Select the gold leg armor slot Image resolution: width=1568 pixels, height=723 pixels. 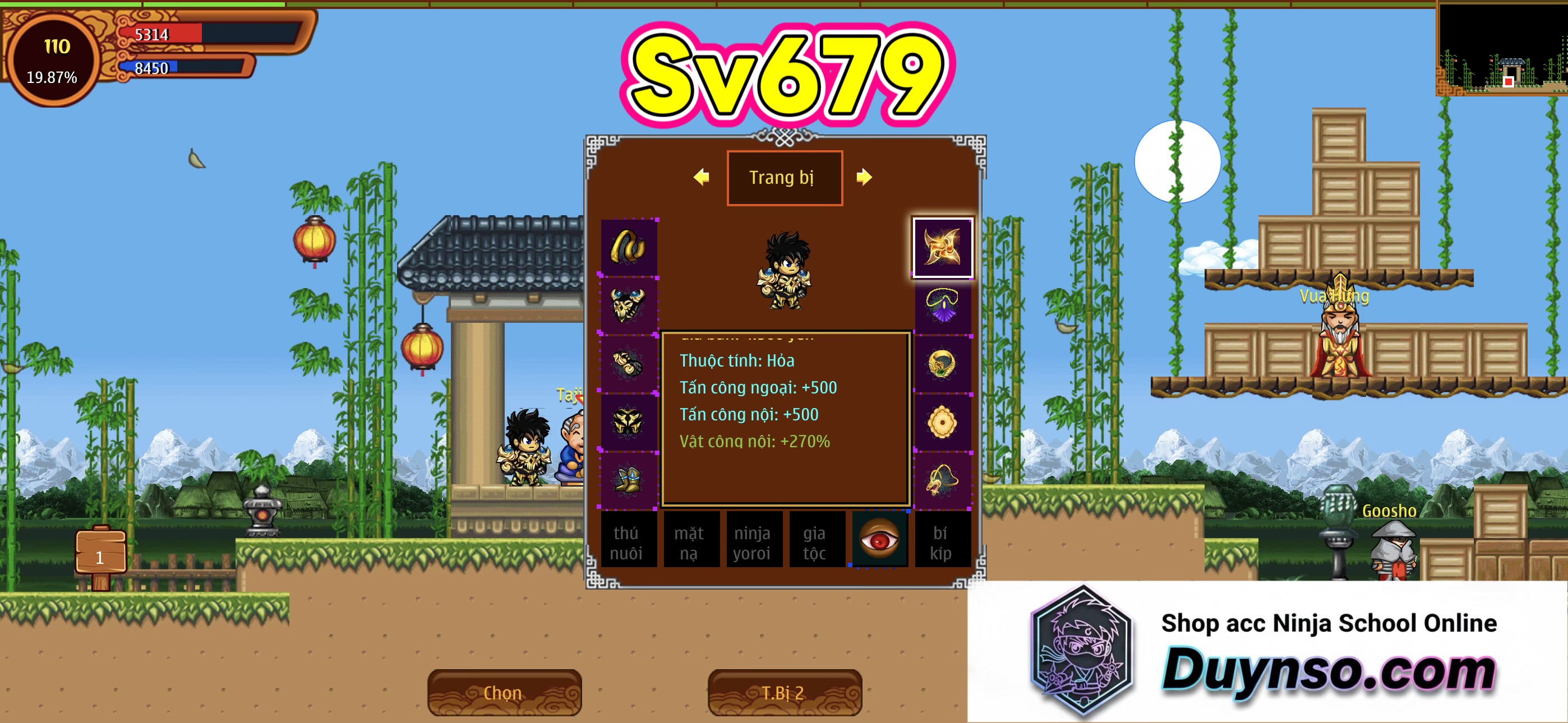point(628,421)
